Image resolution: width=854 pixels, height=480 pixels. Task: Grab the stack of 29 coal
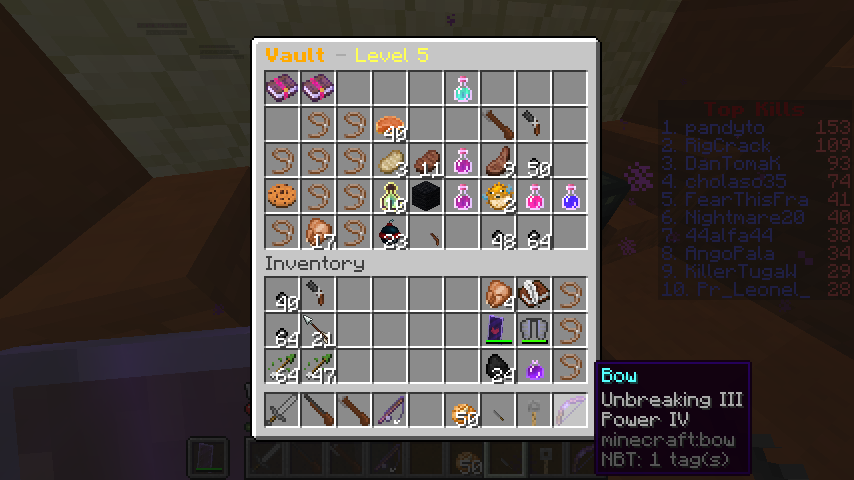(498, 367)
